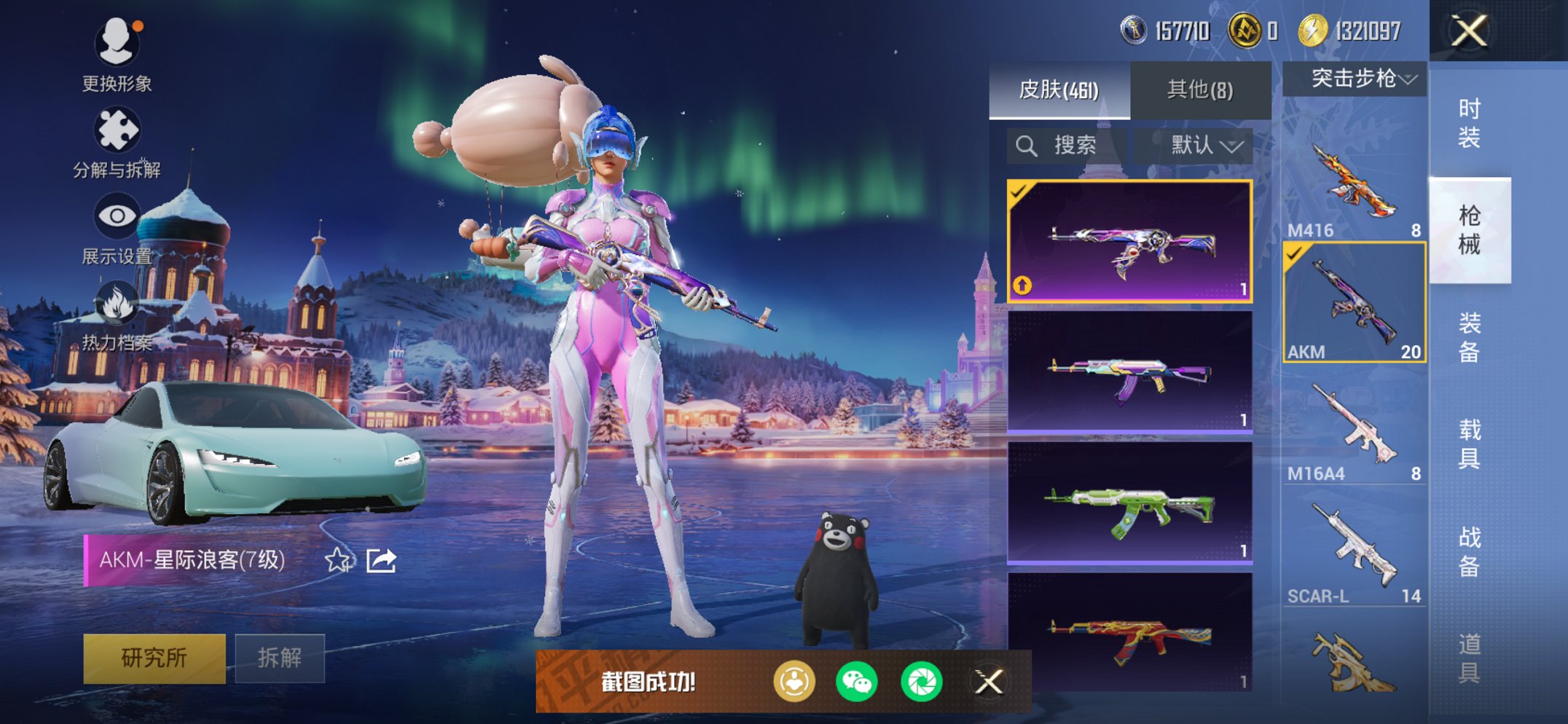Select the red and gold AKM skin

[1129, 632]
